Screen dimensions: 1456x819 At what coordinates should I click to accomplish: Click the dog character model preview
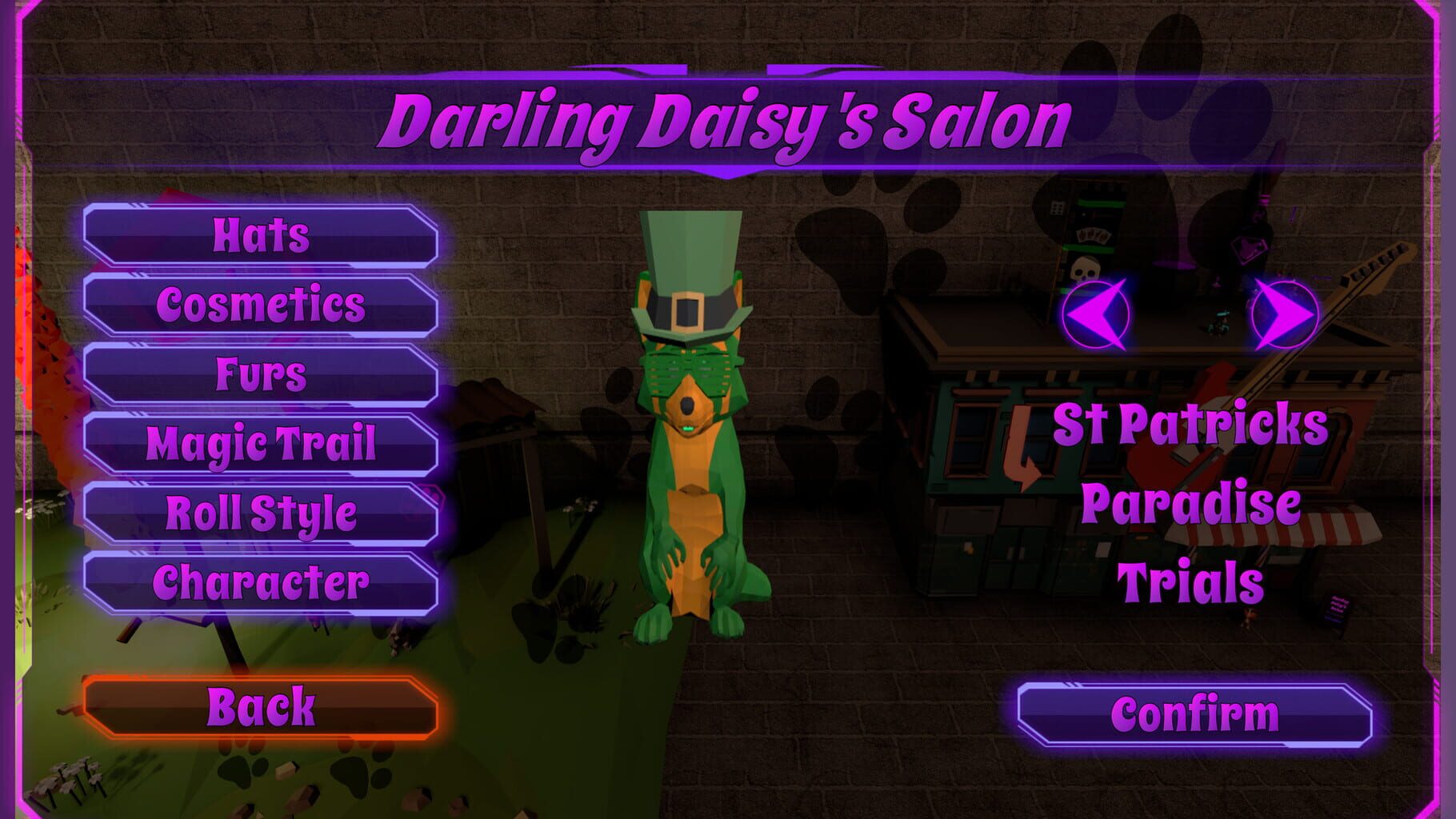694,496
